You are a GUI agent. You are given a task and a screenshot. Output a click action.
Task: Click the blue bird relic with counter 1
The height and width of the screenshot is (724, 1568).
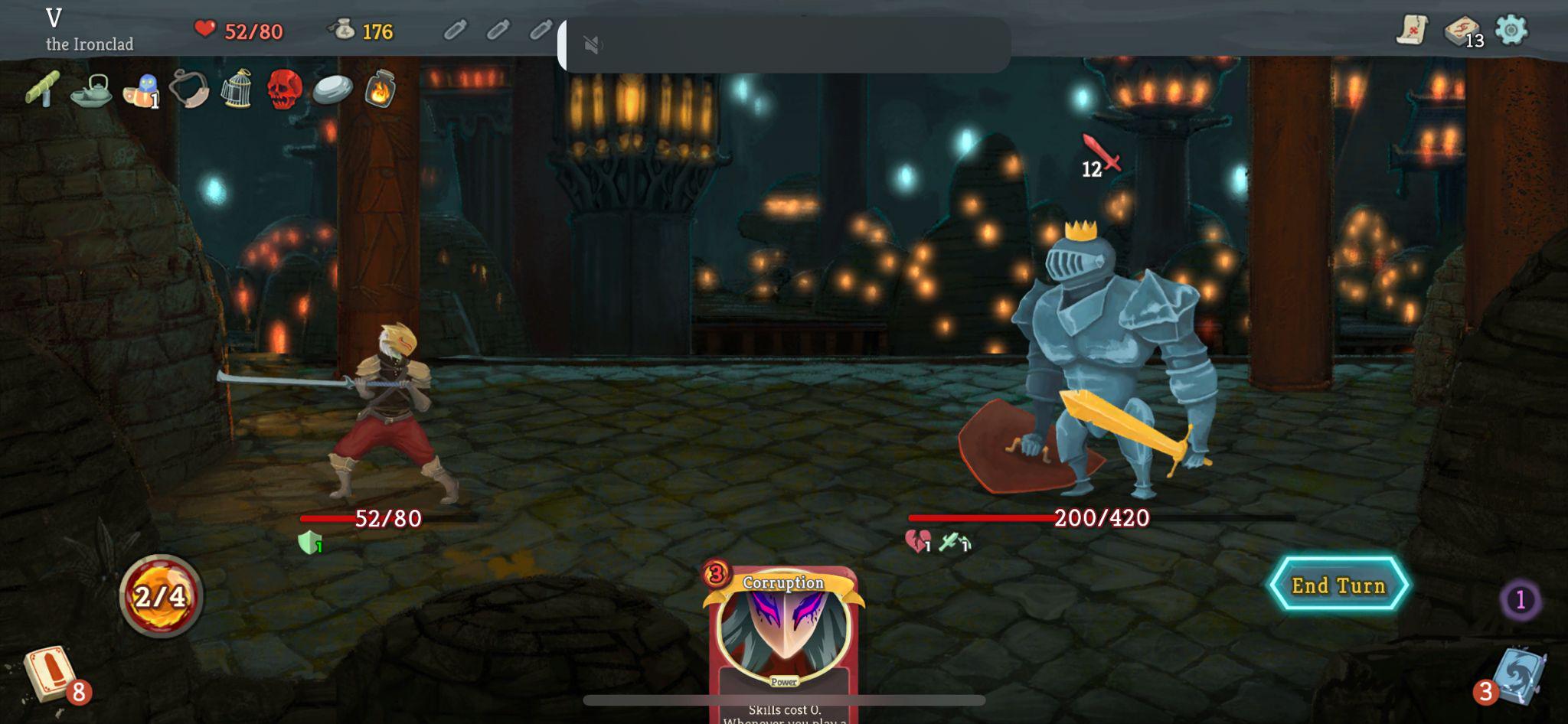point(141,90)
